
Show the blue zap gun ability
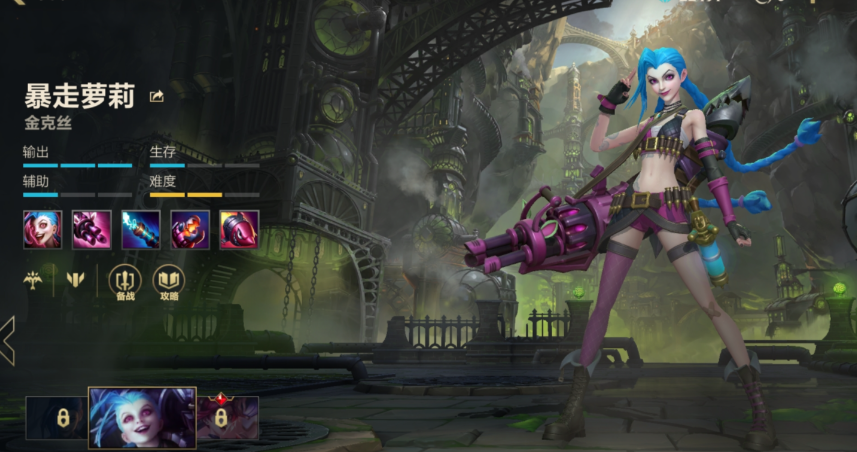click(x=140, y=229)
